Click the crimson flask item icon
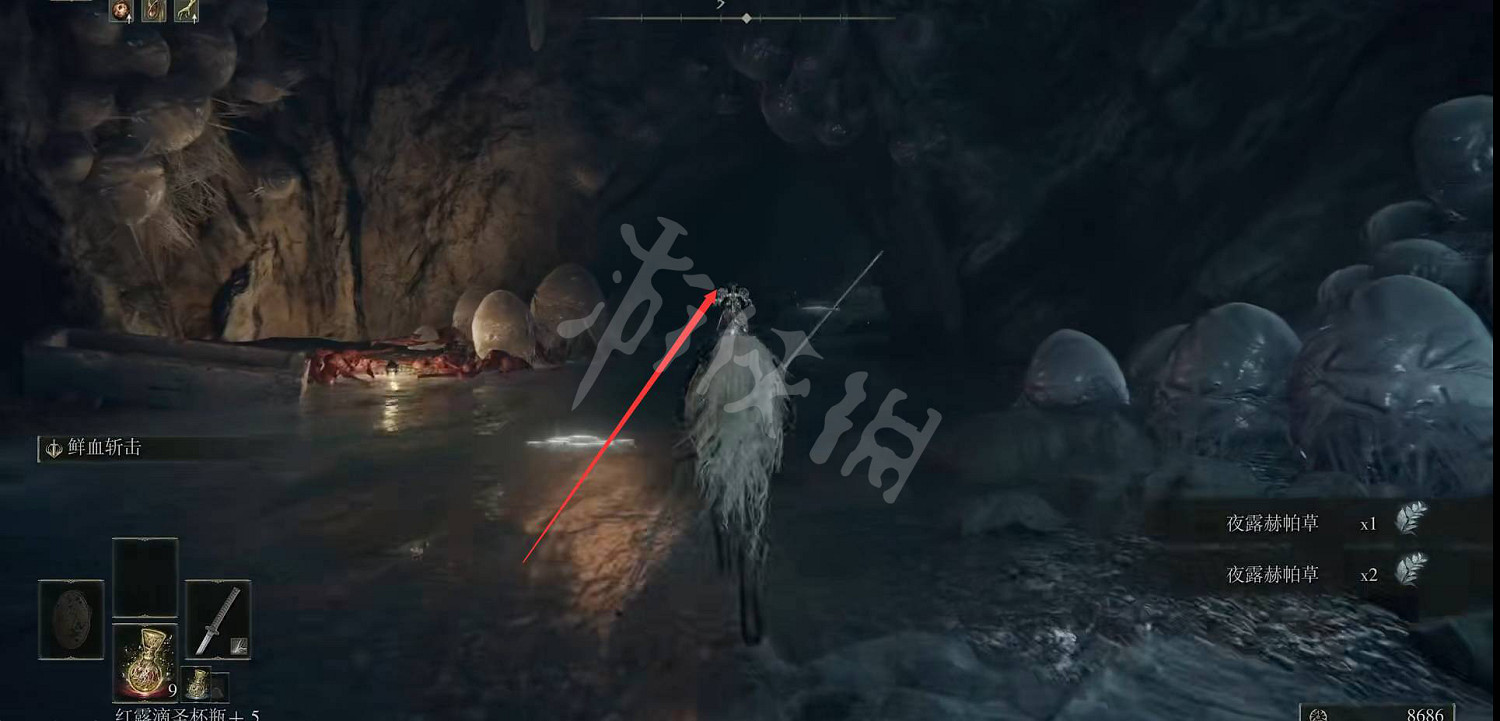1500x721 pixels. tap(147, 662)
